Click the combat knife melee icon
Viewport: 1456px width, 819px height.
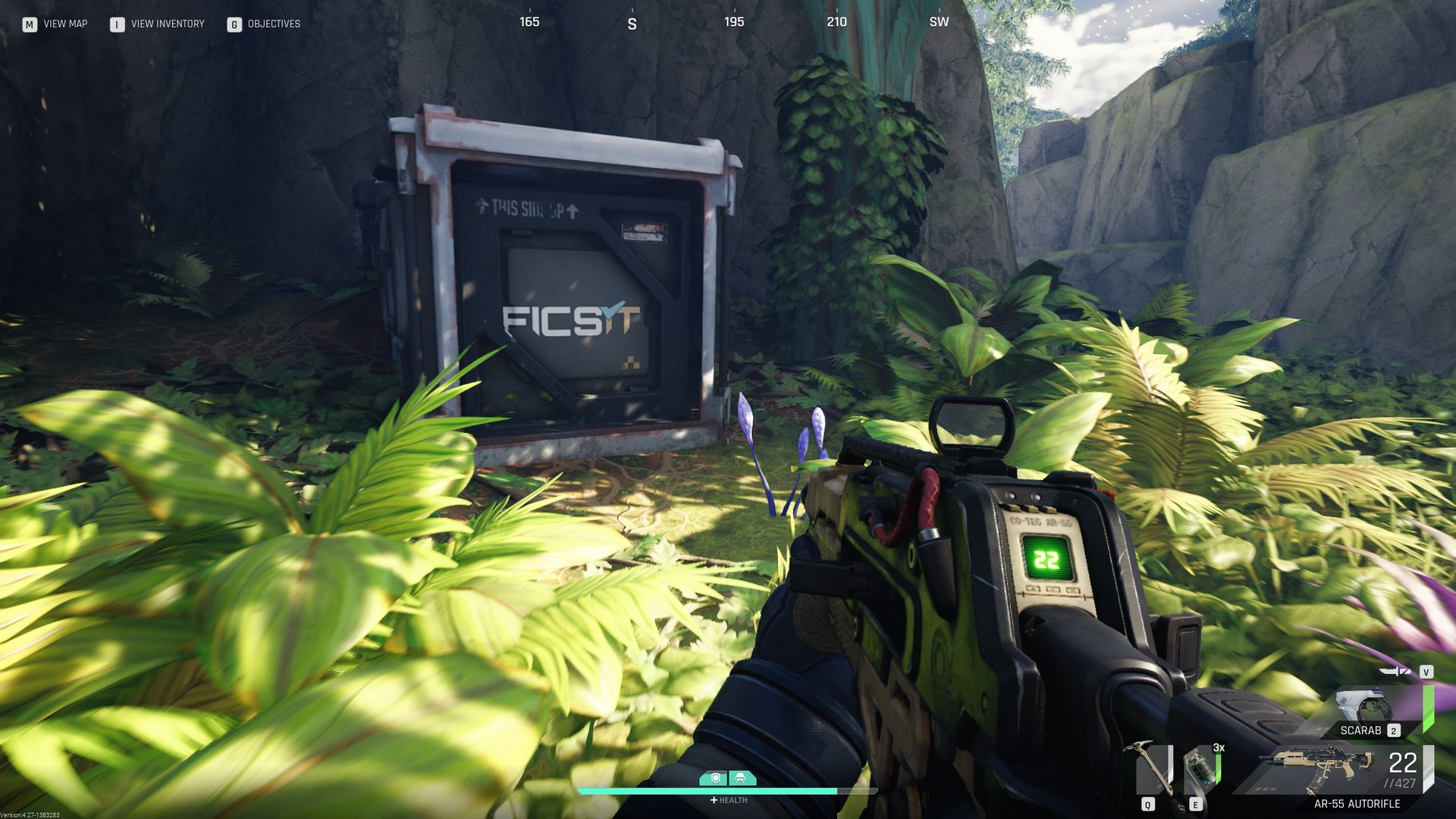pos(1394,671)
